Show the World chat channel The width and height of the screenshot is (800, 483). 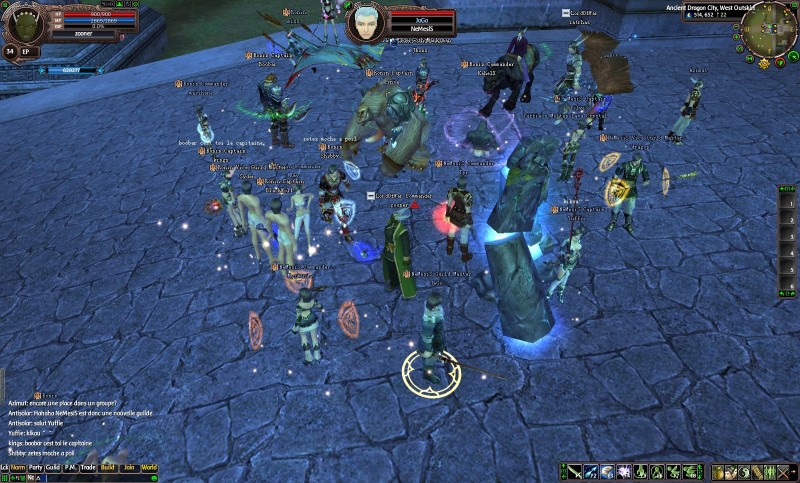coord(149,467)
